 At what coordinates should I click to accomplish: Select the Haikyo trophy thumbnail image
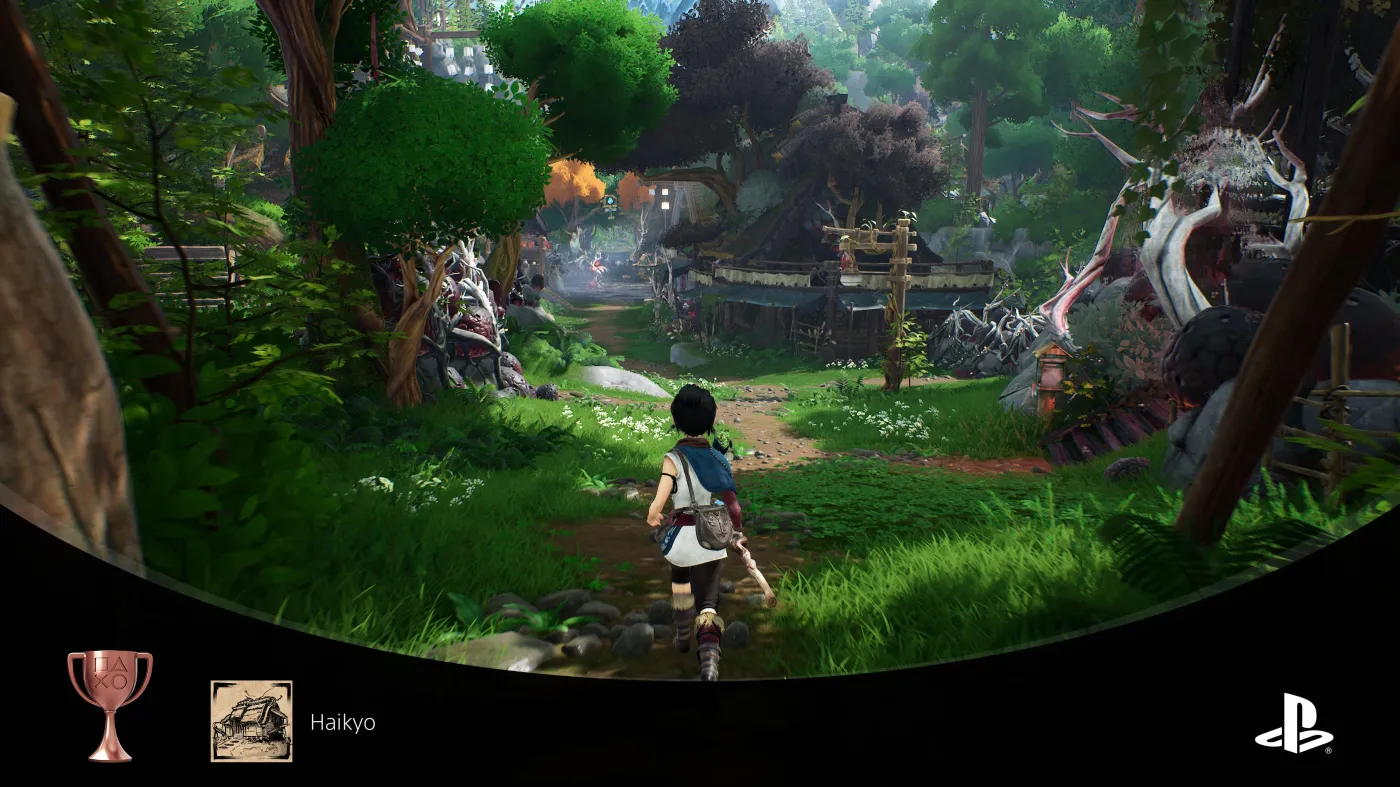(251, 721)
